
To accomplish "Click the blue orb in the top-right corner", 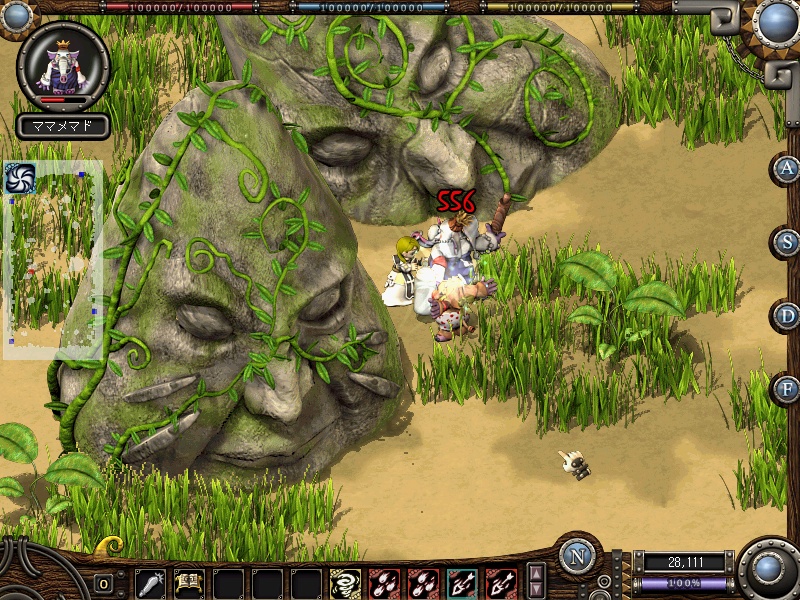I will [x=776, y=22].
